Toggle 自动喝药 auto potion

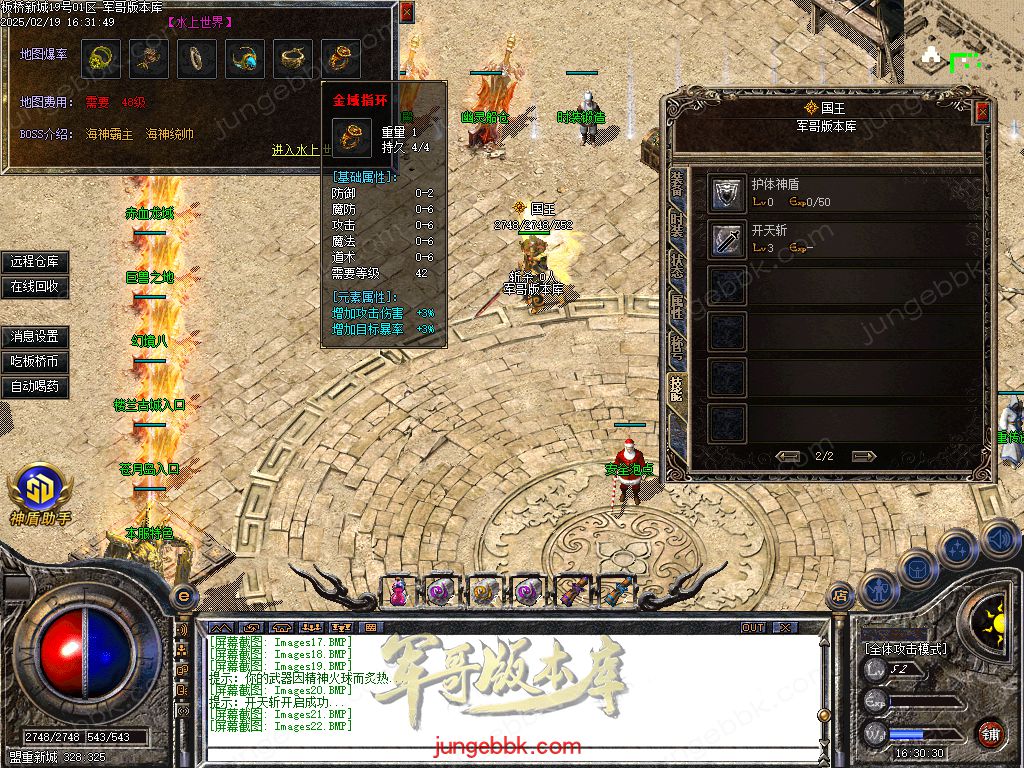click(35, 386)
